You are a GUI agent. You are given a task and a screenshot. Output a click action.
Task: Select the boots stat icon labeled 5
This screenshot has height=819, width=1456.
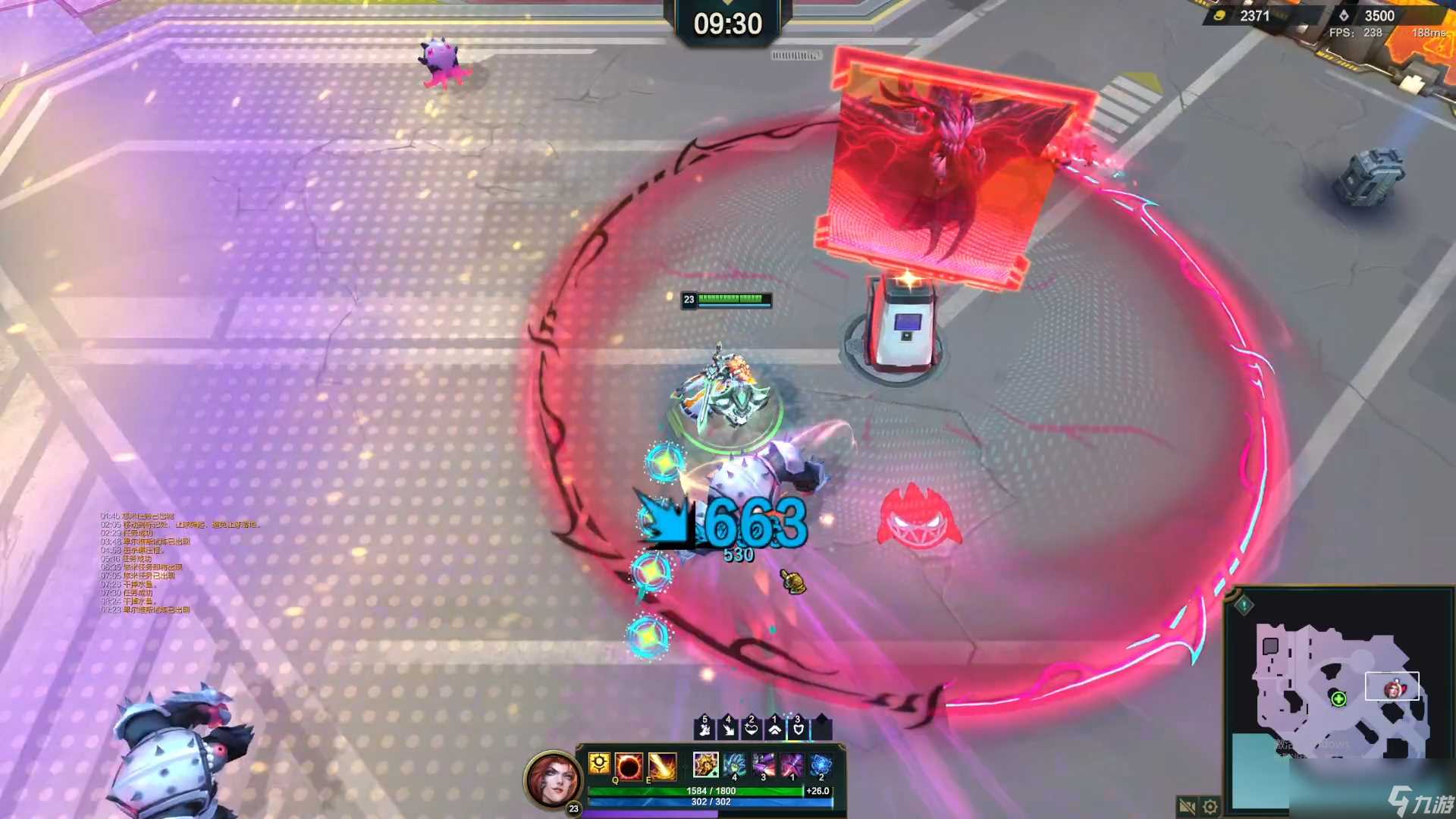[704, 728]
